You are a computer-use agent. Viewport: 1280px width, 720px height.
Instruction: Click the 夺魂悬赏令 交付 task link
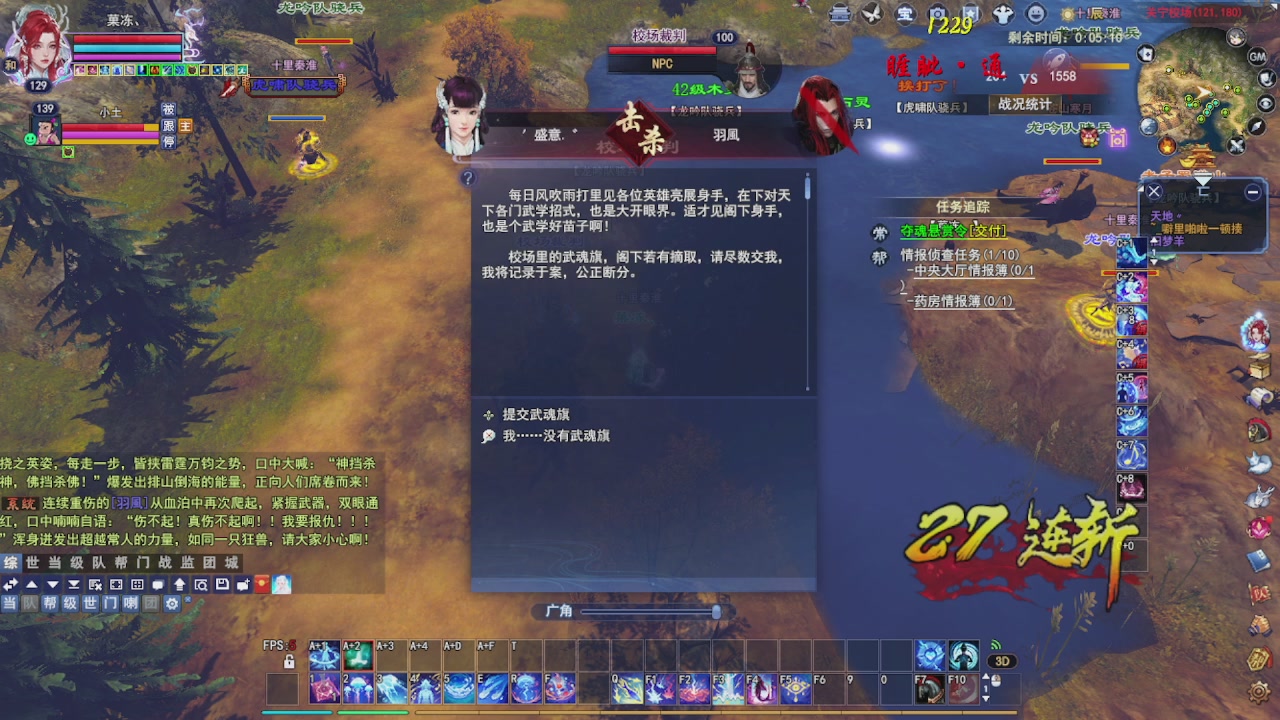point(950,231)
